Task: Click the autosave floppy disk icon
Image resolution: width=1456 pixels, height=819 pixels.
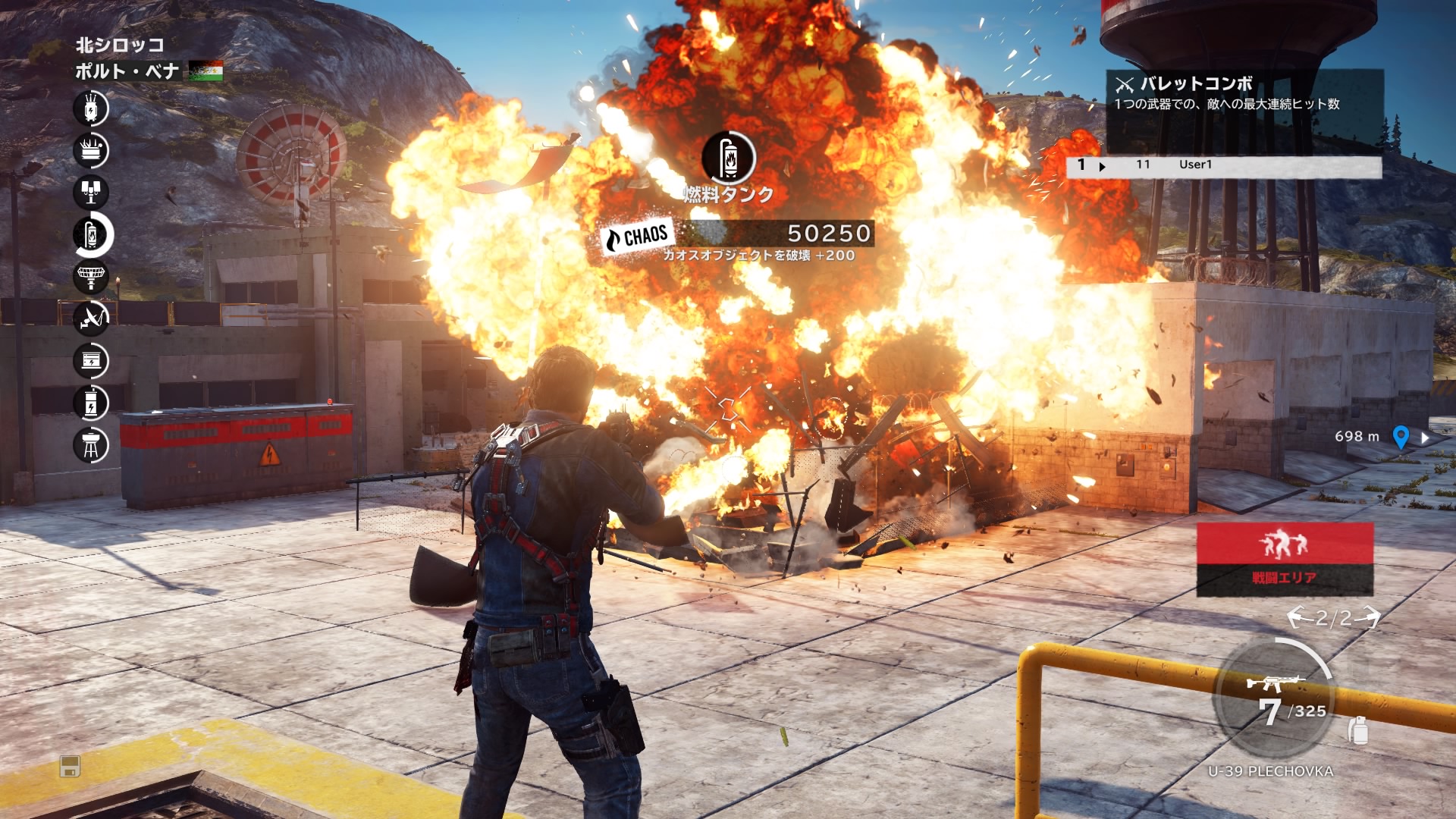Action: 70,767
